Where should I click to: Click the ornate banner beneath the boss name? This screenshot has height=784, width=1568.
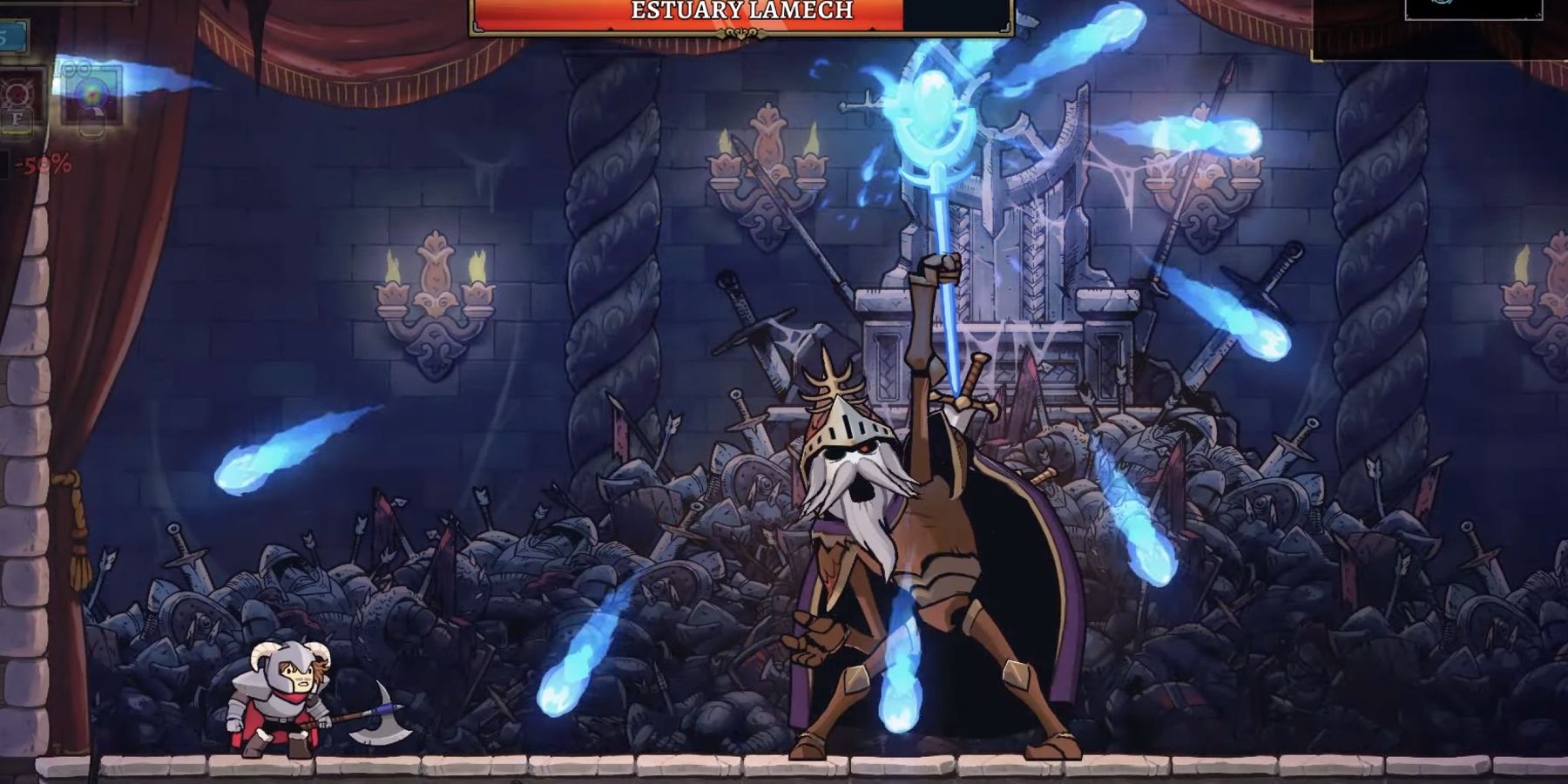pyautogui.click(x=740, y=33)
